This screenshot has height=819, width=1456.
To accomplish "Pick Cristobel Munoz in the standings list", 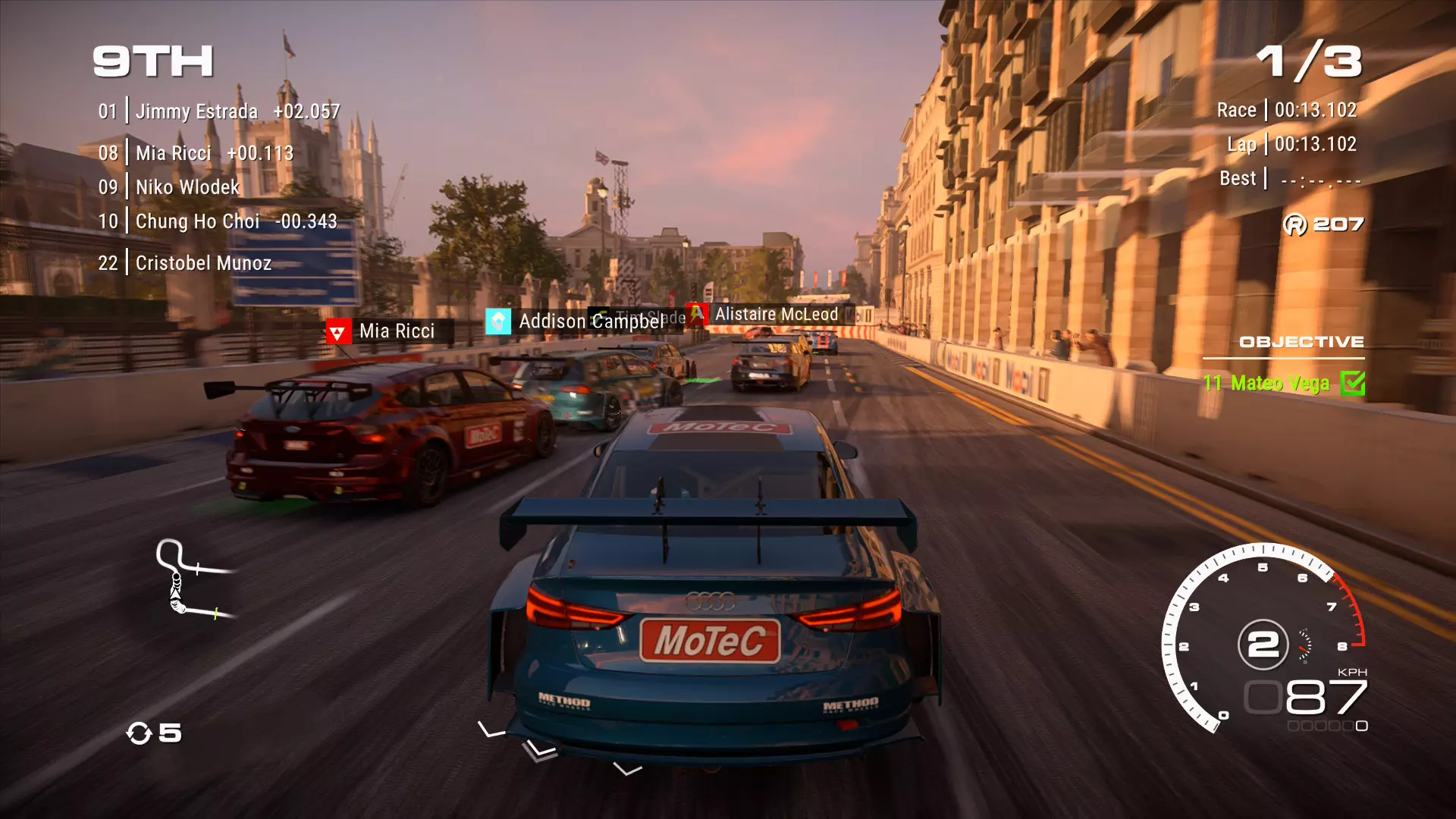I will (184, 263).
